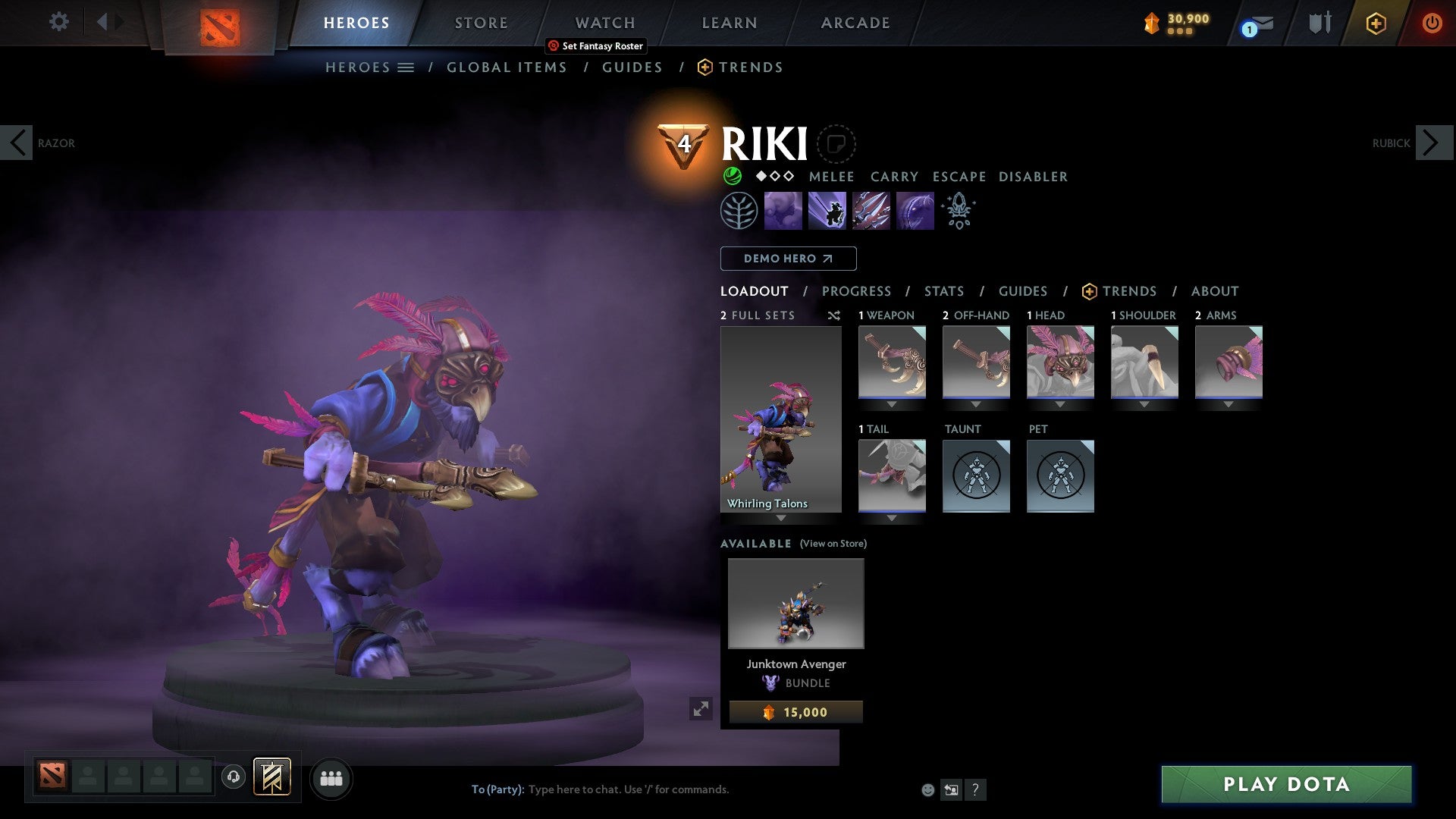
Task: Open the voice chat headset icon
Action: (x=233, y=778)
